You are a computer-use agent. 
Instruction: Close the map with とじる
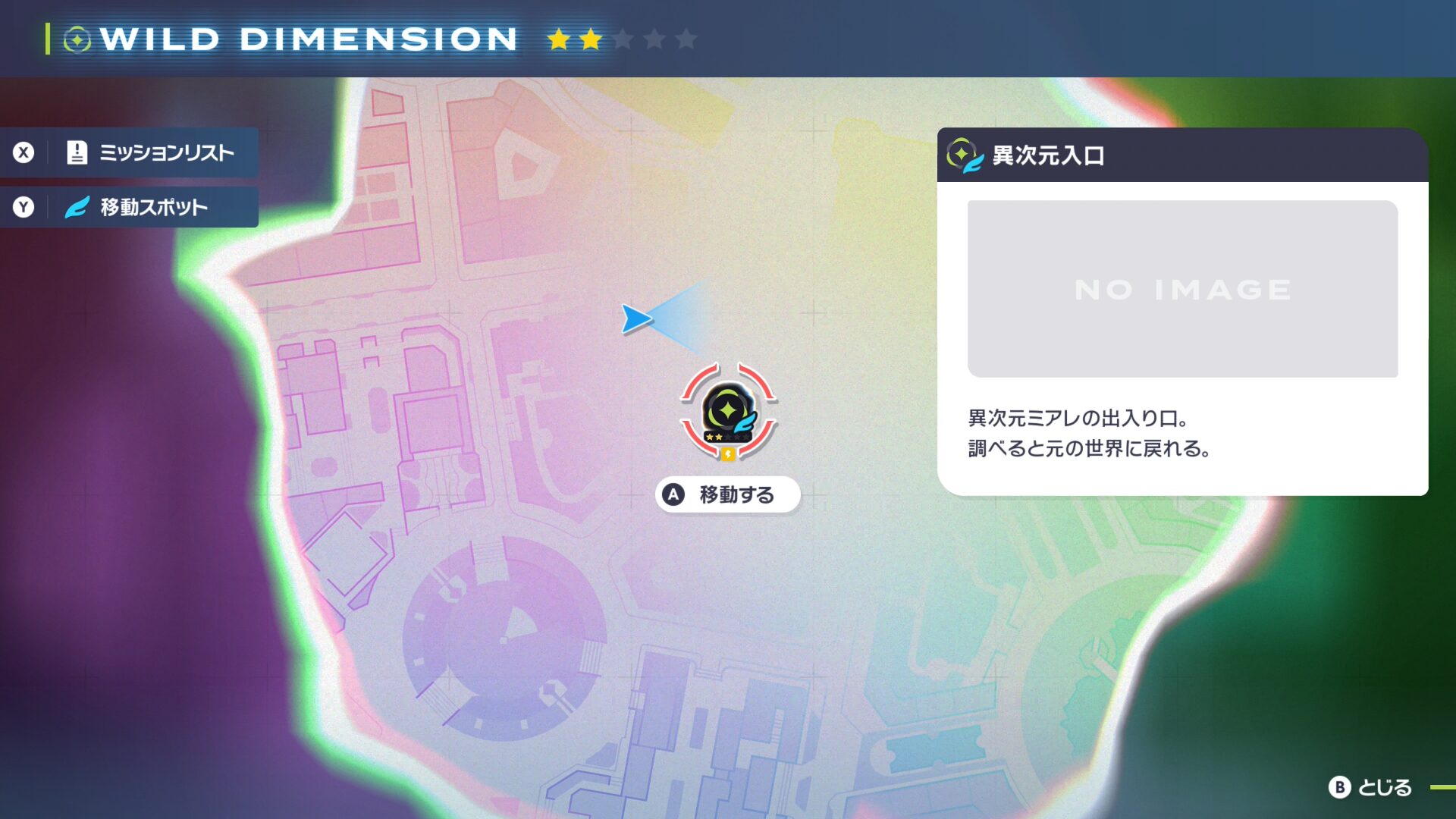(x=1370, y=787)
